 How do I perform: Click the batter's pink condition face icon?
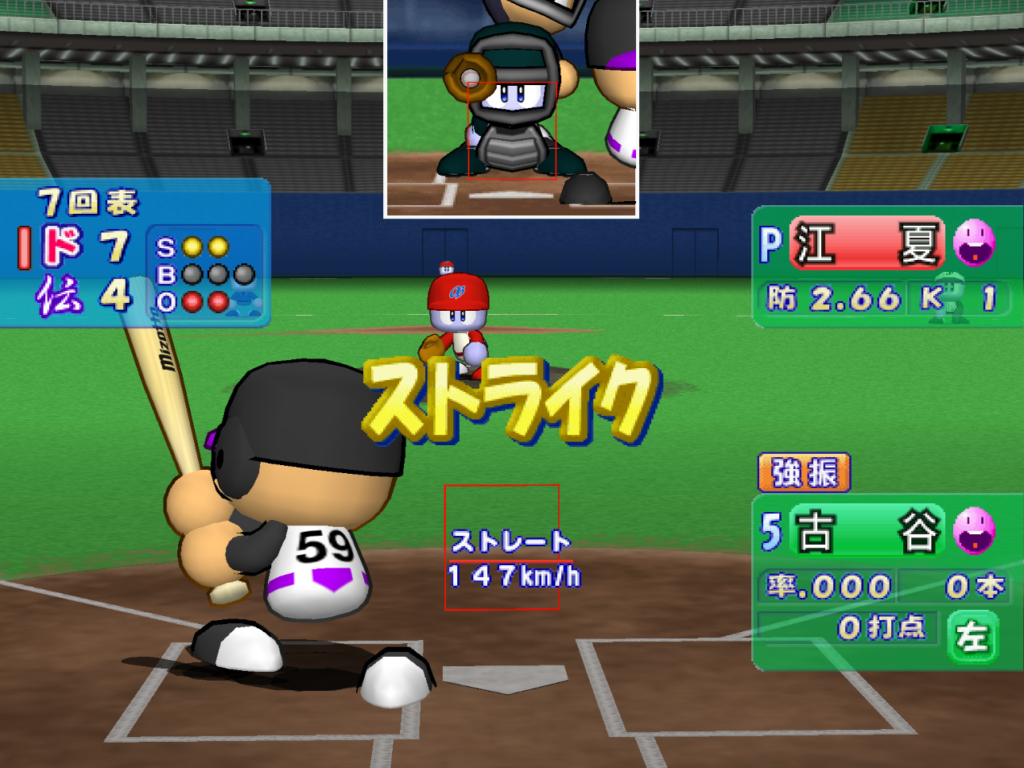point(974,530)
